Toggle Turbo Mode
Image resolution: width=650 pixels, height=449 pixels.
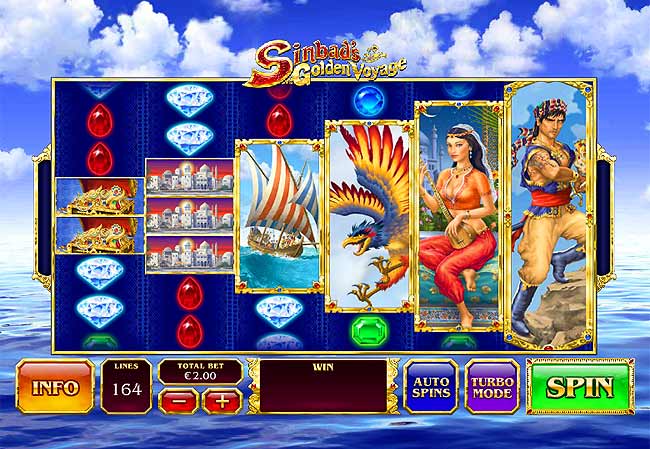492,386
